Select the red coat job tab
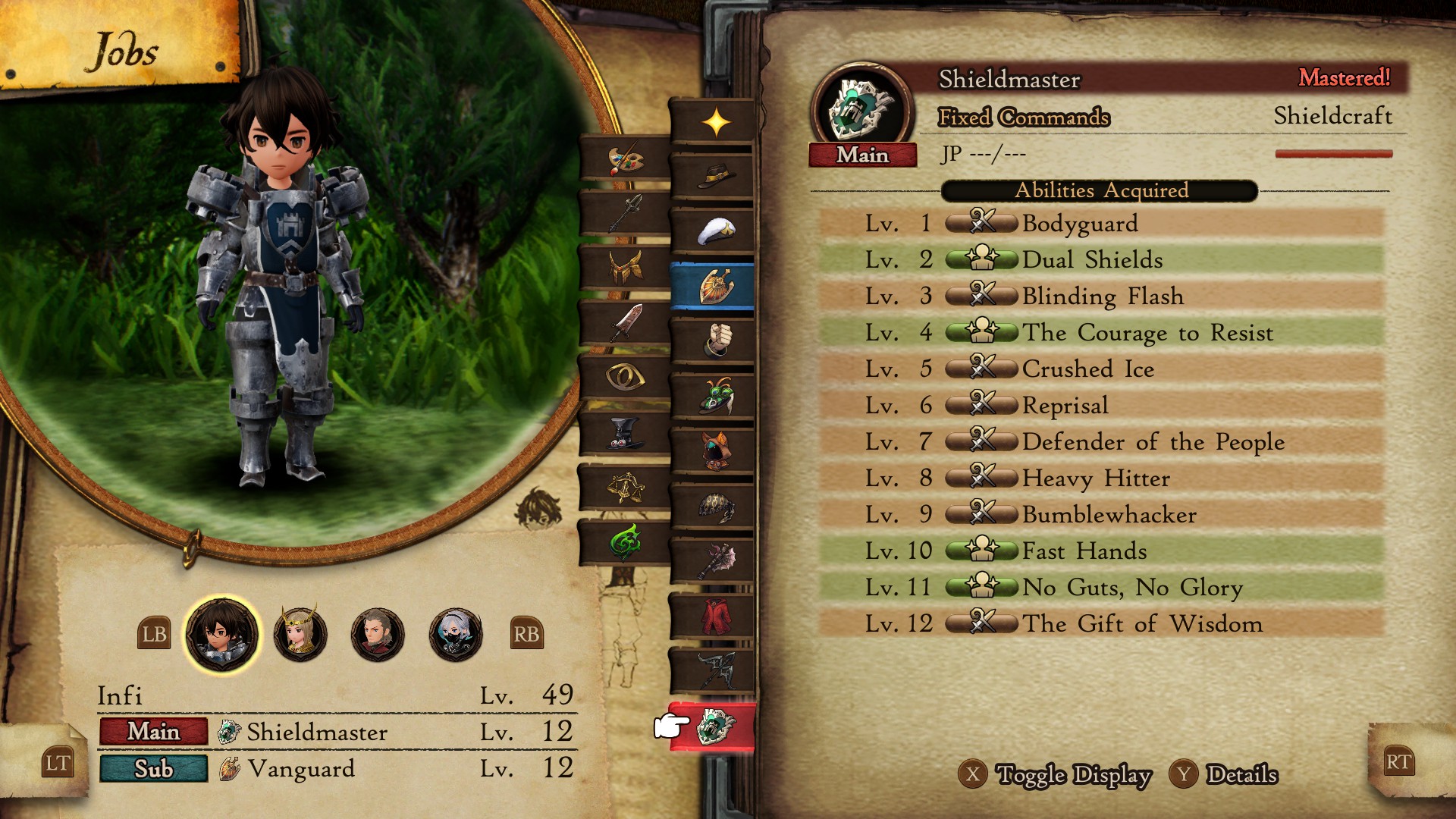 coord(713,616)
